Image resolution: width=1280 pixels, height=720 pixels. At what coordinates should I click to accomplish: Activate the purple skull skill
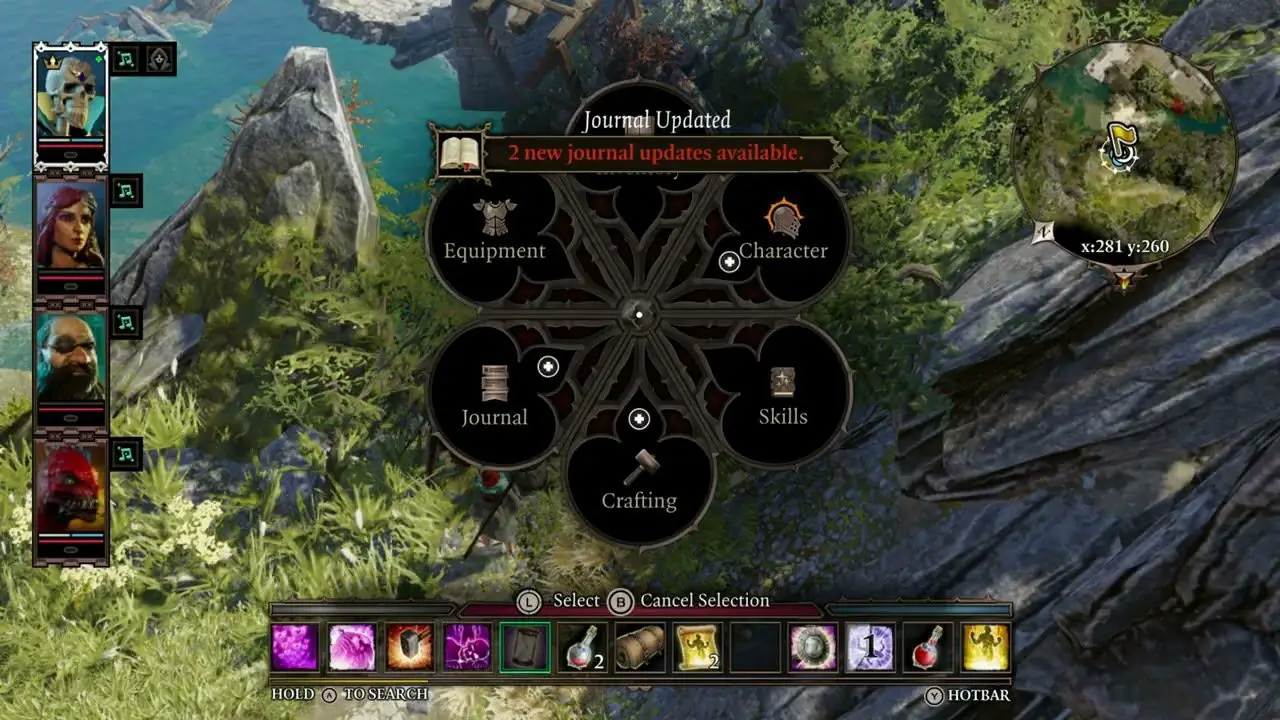(x=468, y=647)
